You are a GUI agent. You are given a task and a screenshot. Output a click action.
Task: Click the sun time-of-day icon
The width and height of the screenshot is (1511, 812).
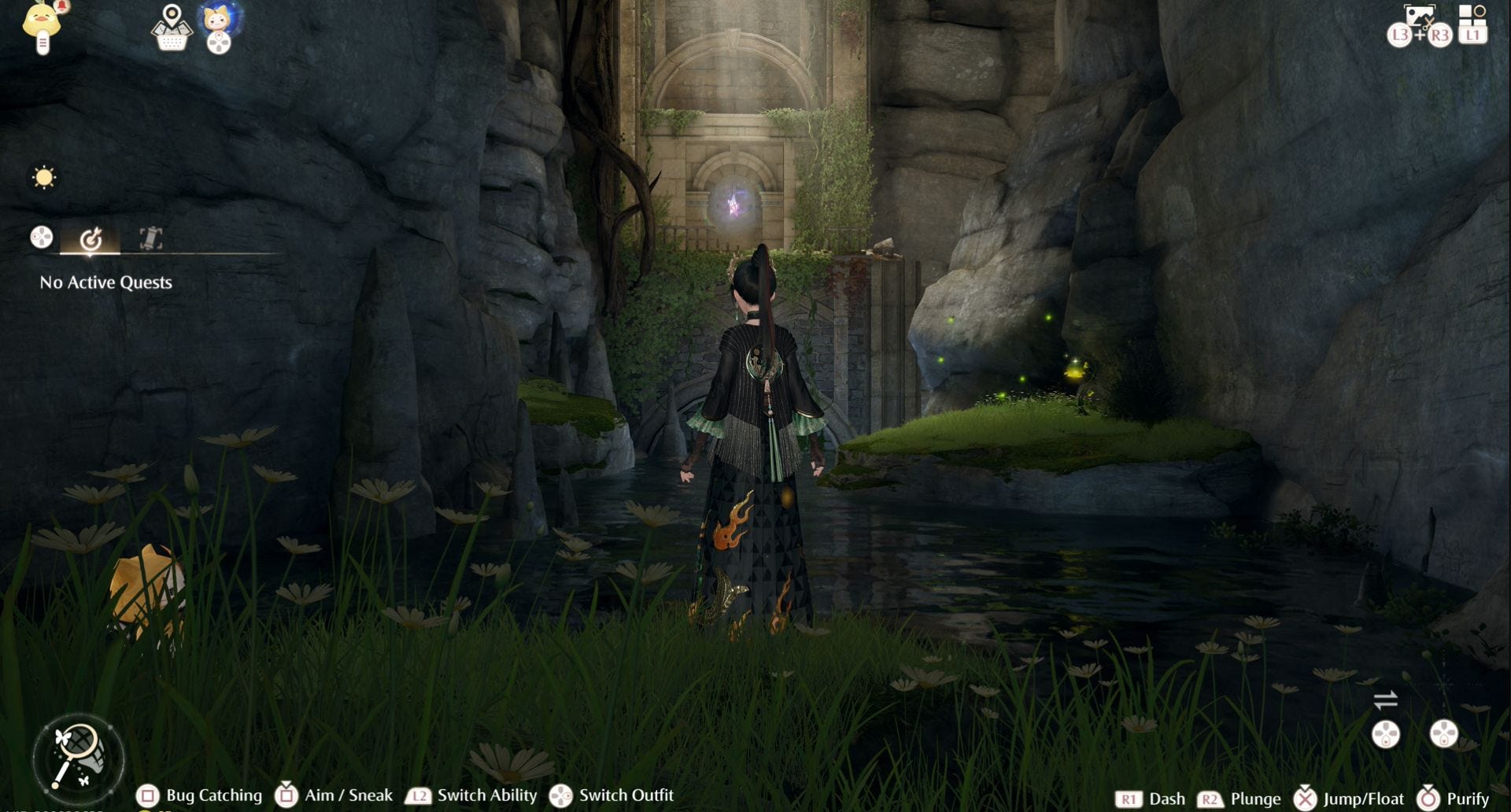44,177
